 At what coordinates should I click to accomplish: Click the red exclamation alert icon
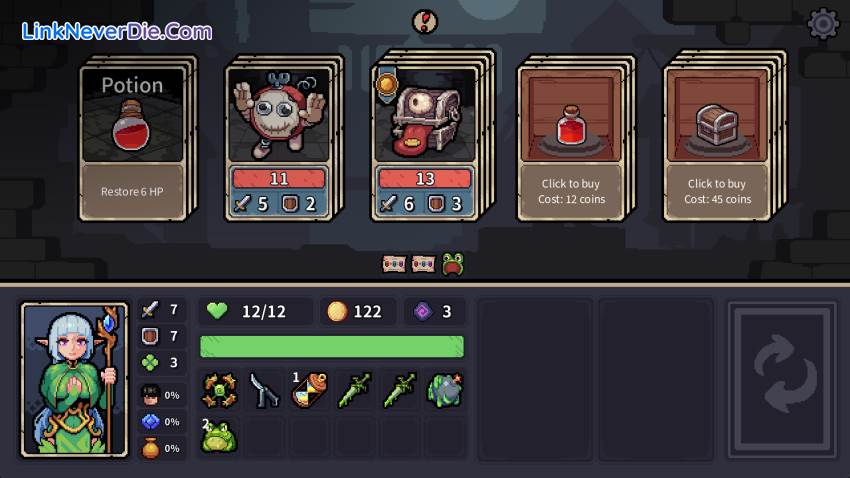click(x=425, y=20)
